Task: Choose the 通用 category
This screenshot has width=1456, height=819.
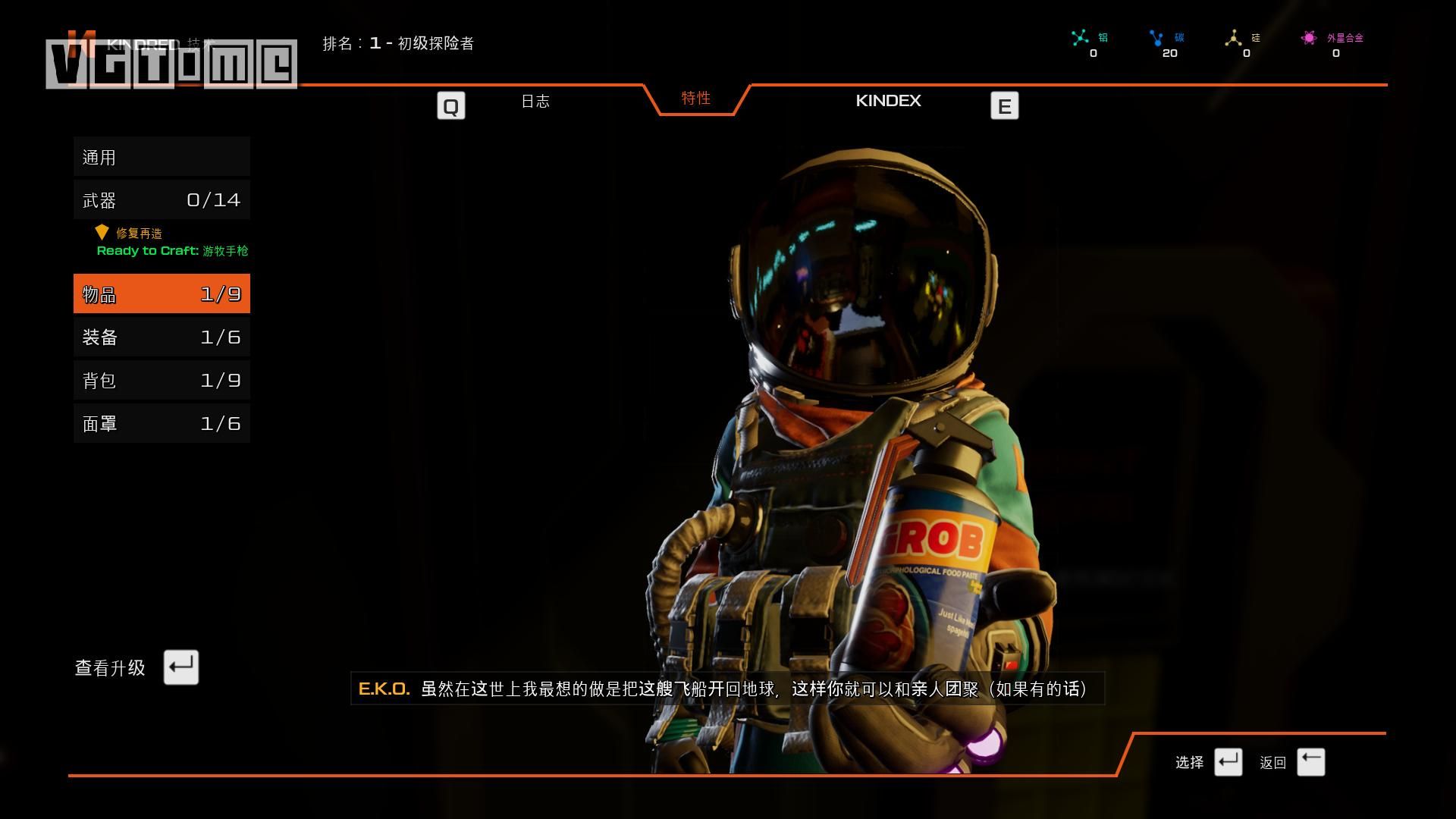Action: [162, 157]
